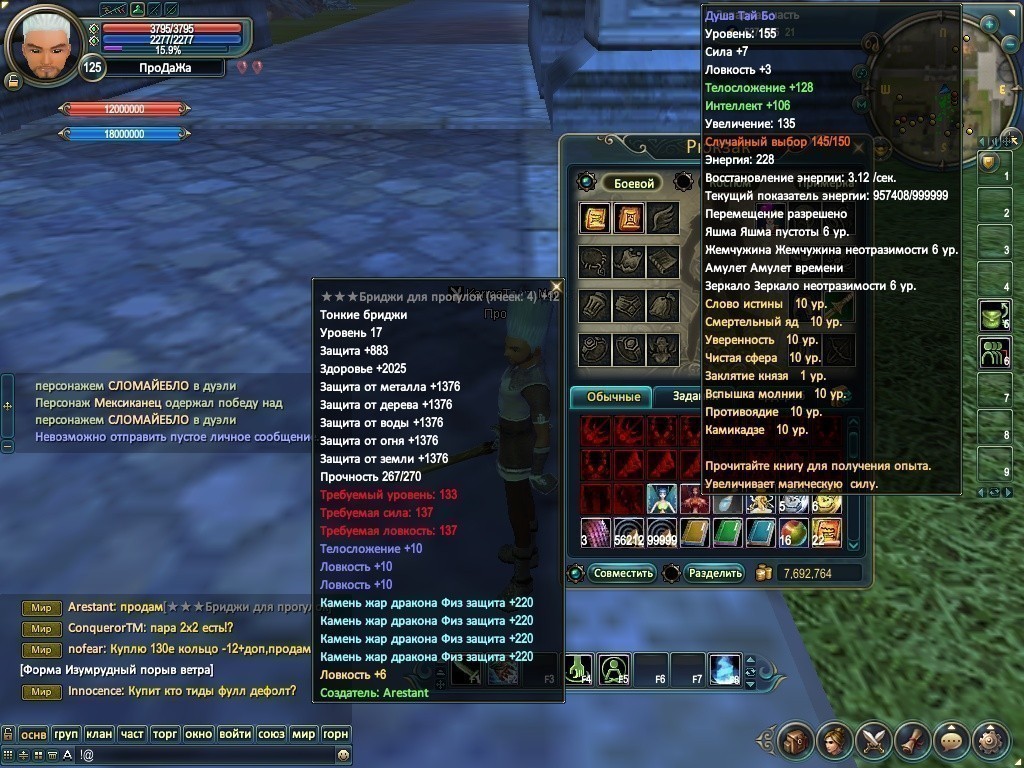Switch to the 'Обычные' inventory tab
Viewport: 1024px width, 768px height.
[x=610, y=397]
